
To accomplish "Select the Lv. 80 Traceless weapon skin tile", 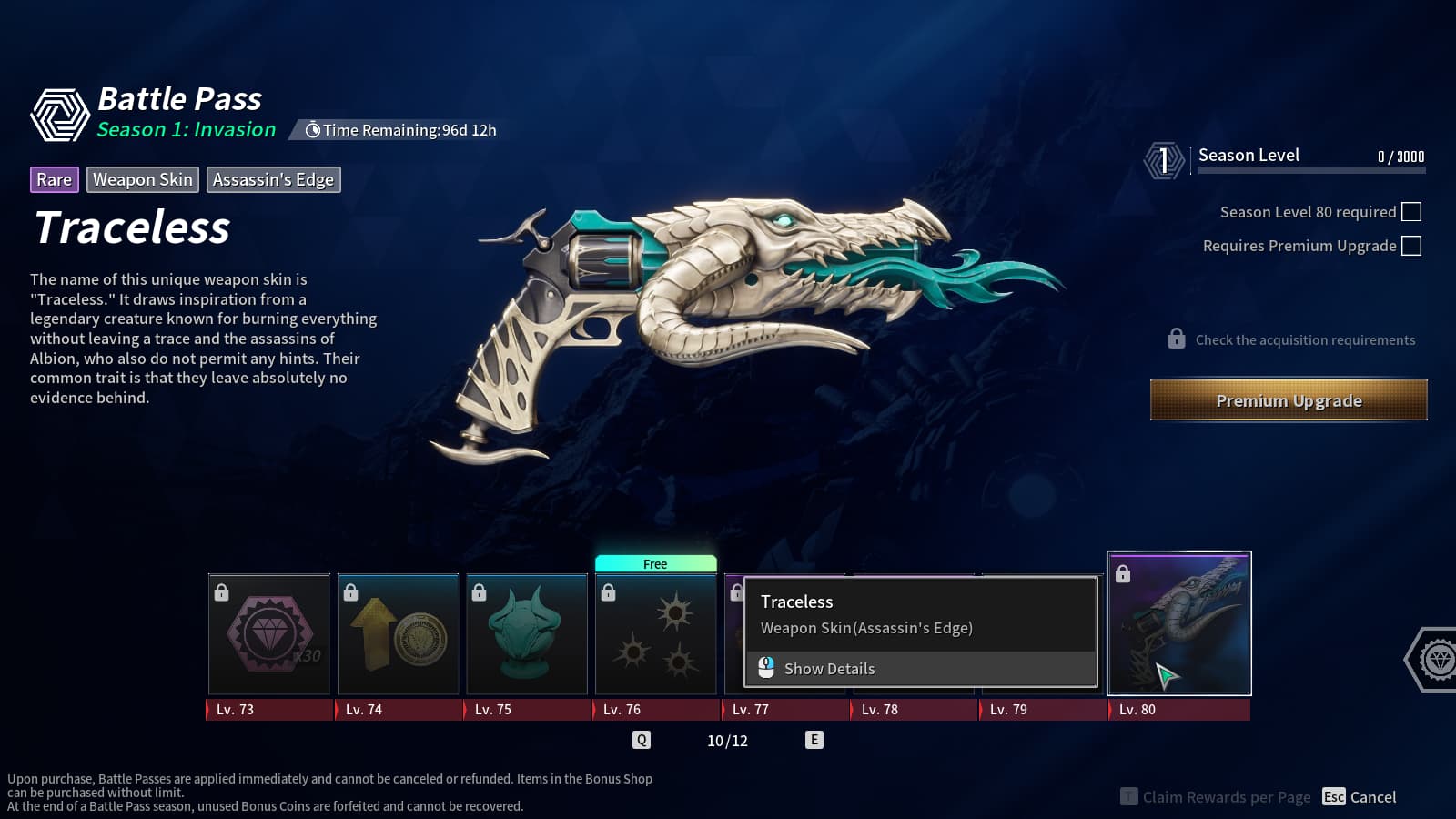I will click(1179, 624).
